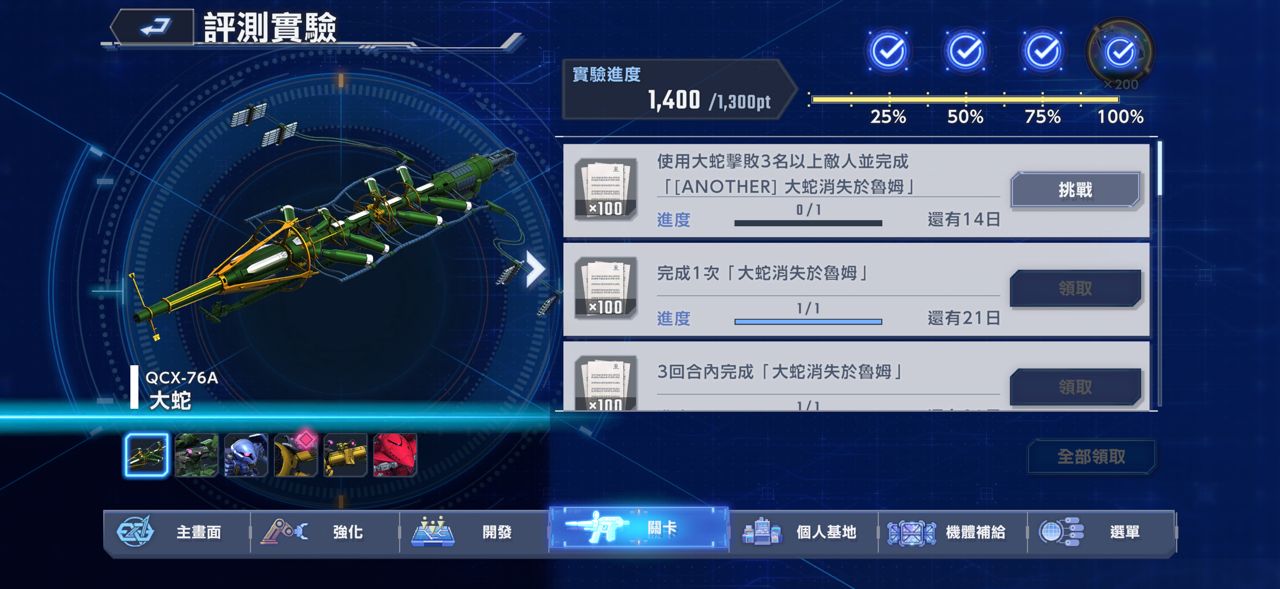
Task: Open 機體補給 supply tab
Action: [952, 532]
